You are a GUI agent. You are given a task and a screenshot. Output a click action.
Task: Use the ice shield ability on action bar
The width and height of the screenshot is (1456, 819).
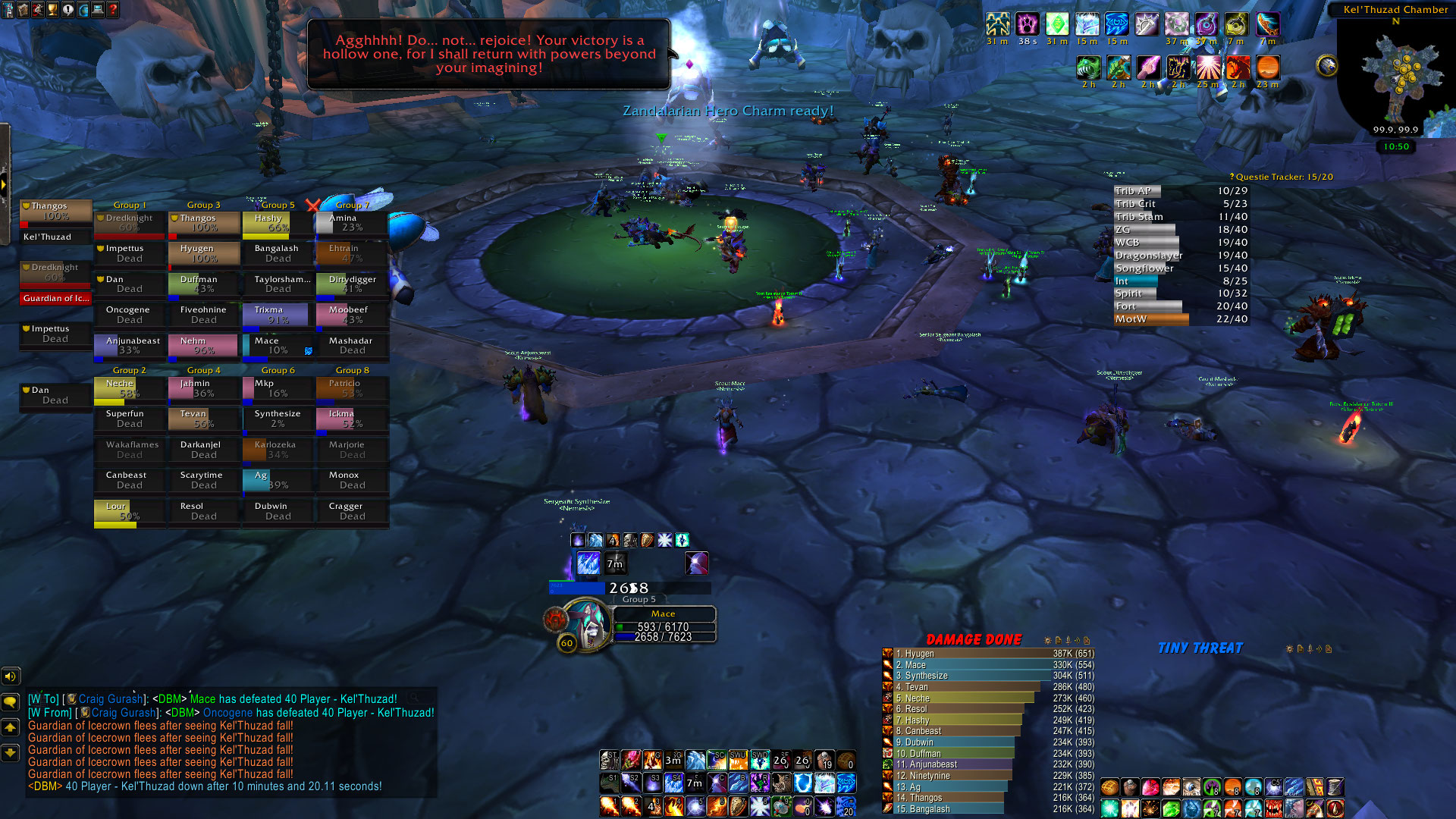(x=803, y=783)
